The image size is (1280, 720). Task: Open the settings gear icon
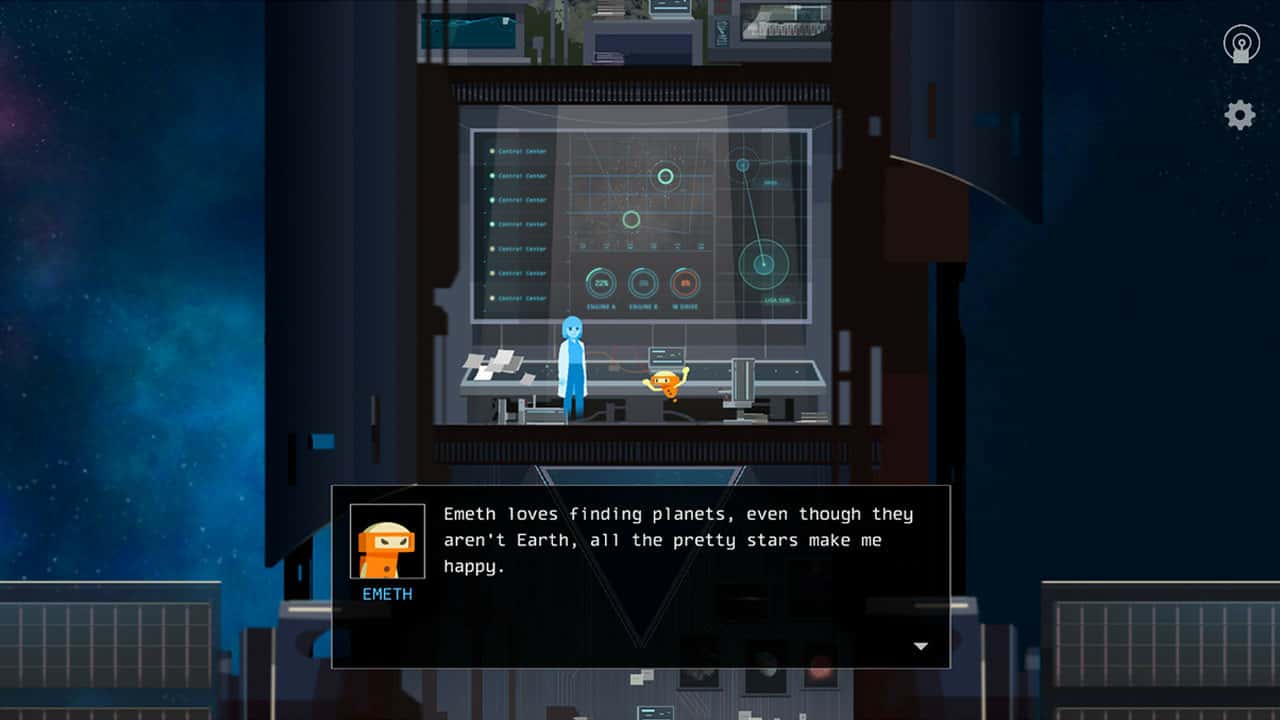[x=1238, y=115]
